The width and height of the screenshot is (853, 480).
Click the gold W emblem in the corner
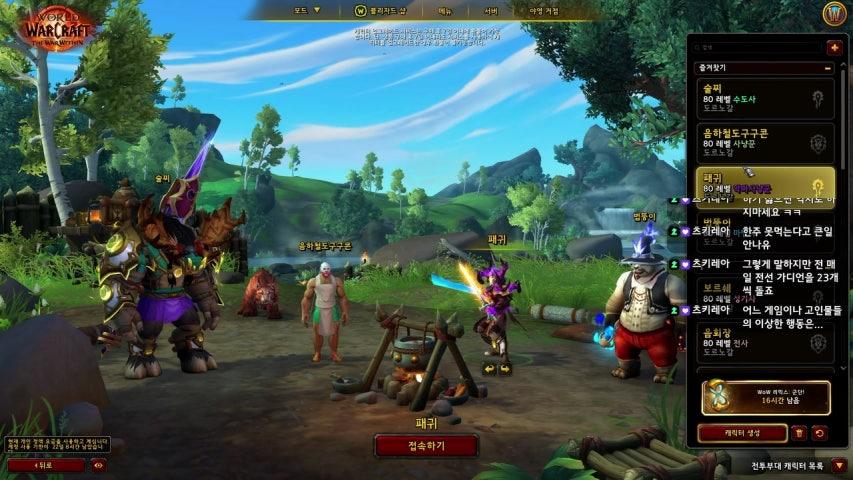point(834,14)
